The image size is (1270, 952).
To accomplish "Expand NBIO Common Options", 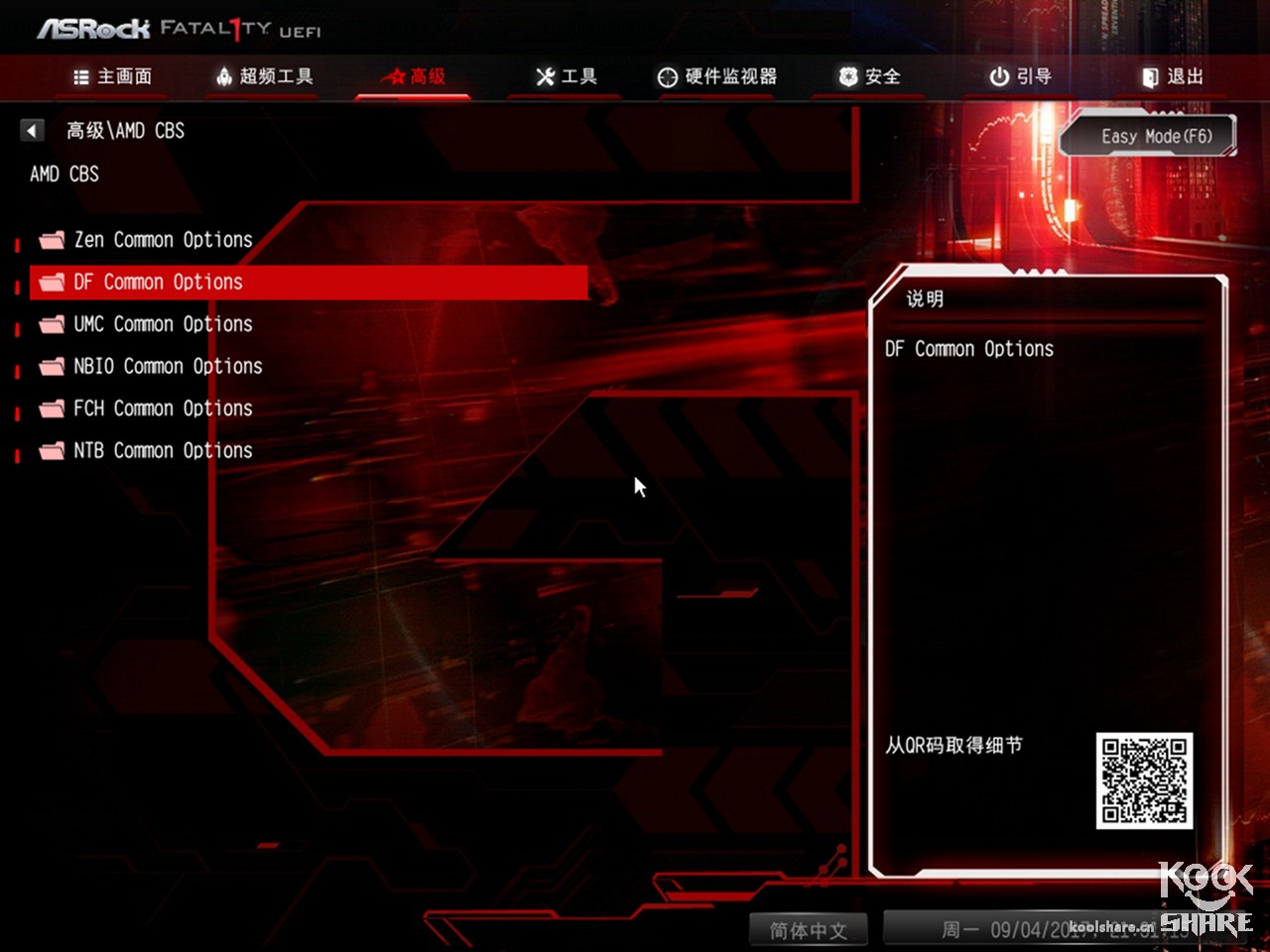I will pos(167,366).
